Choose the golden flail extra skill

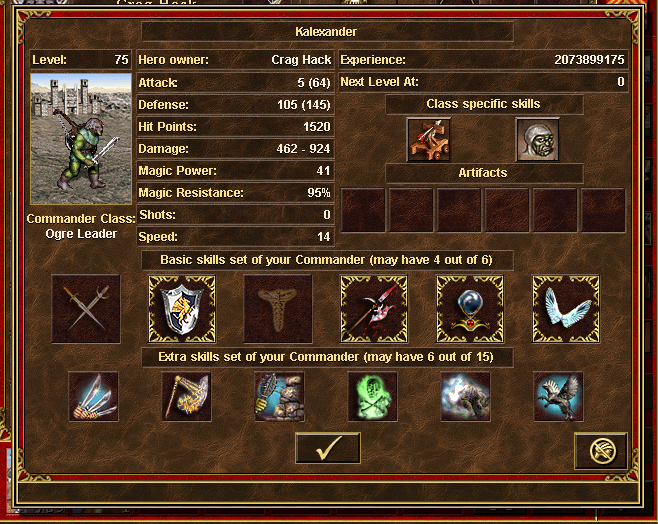pos(187,396)
